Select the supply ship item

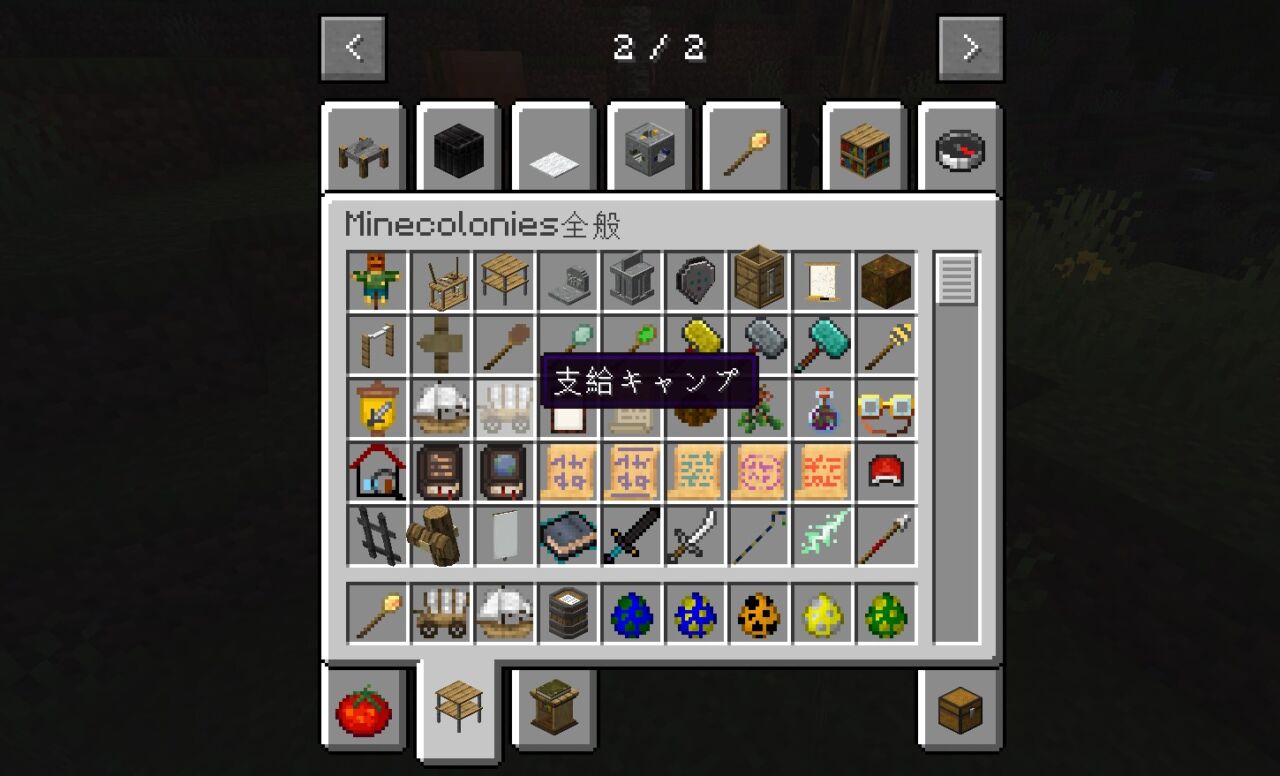505,613
